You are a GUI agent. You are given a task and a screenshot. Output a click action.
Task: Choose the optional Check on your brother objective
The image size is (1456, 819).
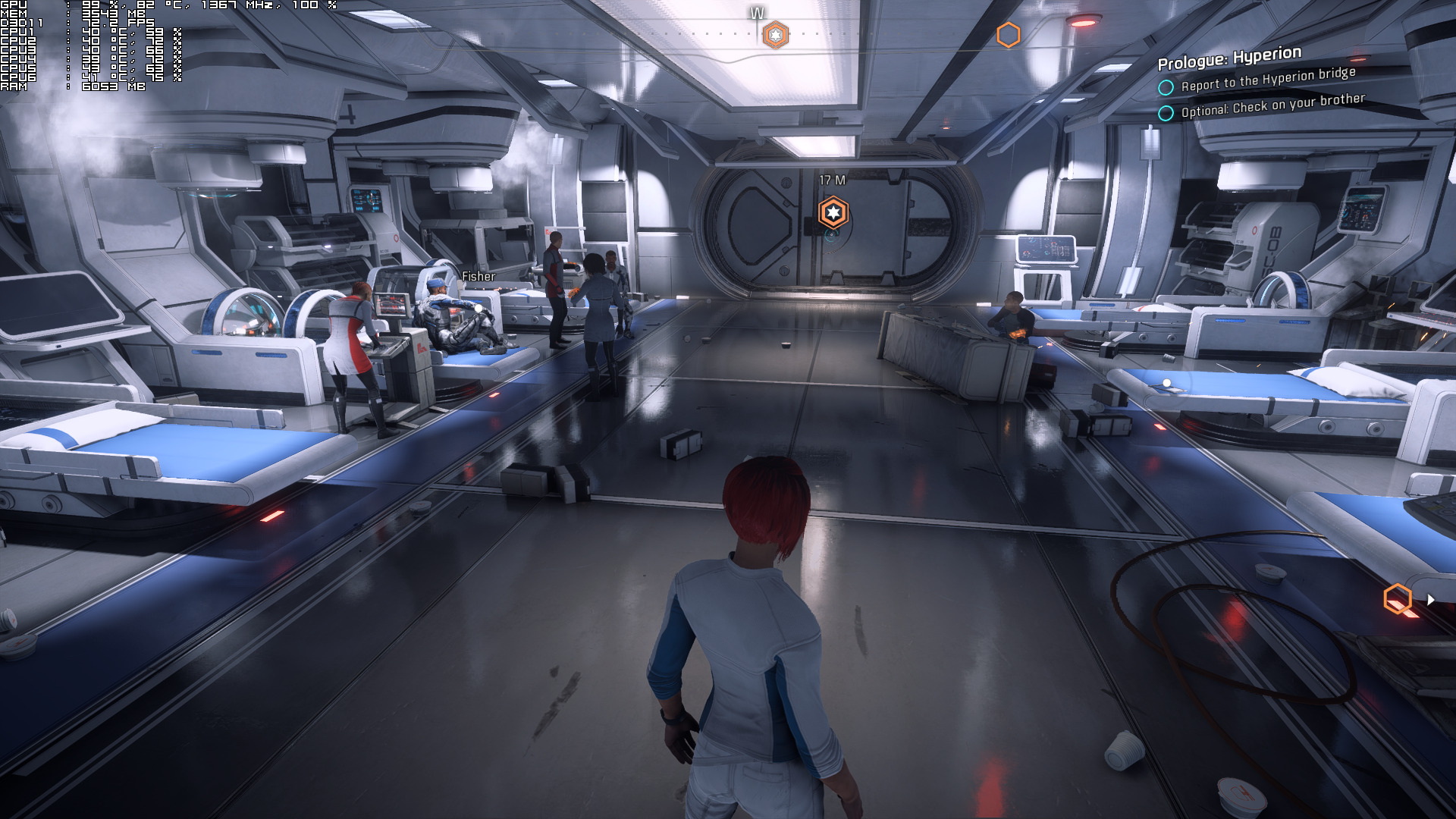pos(1272,105)
